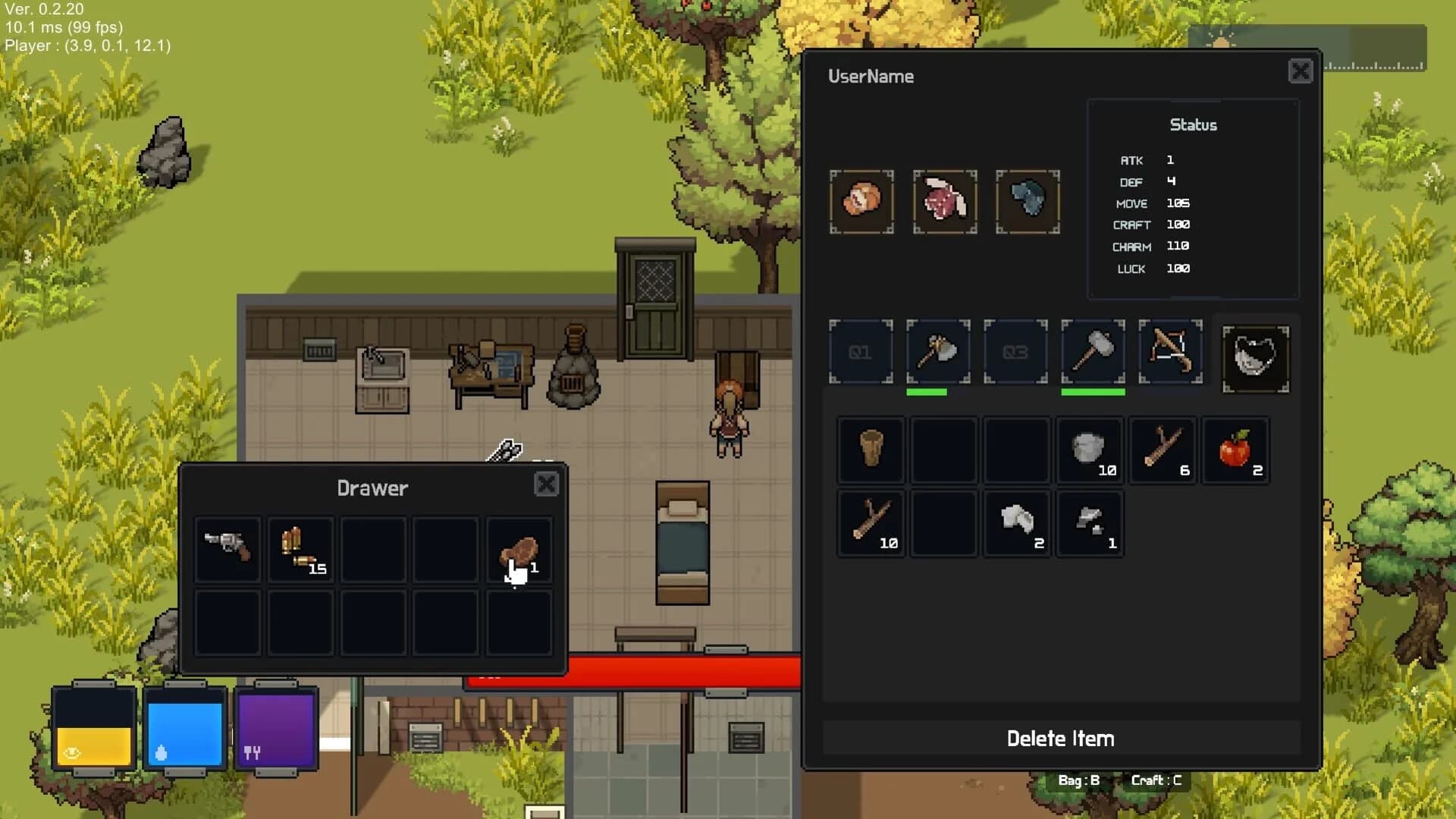The image size is (1456, 819).
Task: Click the green durability bar under the axe
Action: tap(928, 392)
